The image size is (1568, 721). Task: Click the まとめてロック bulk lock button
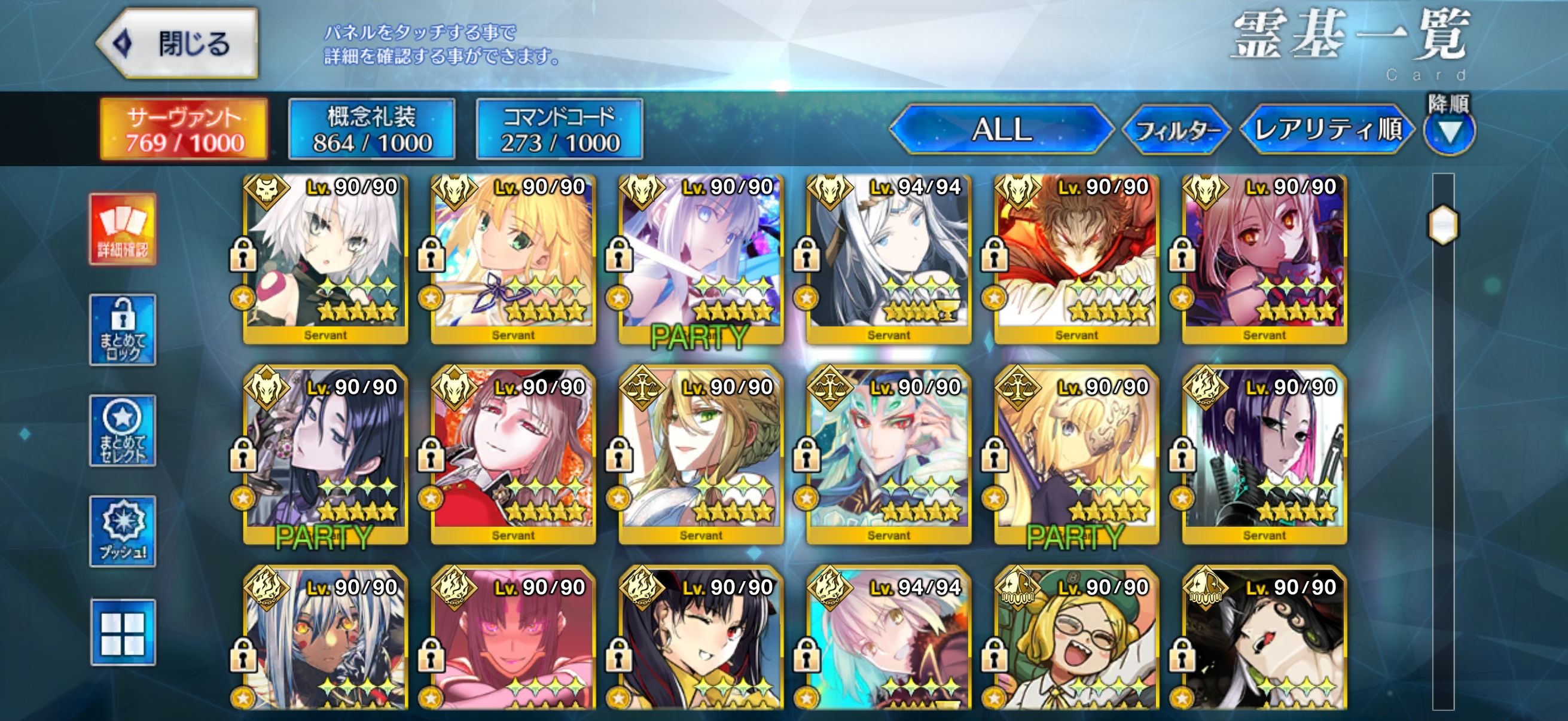[123, 330]
